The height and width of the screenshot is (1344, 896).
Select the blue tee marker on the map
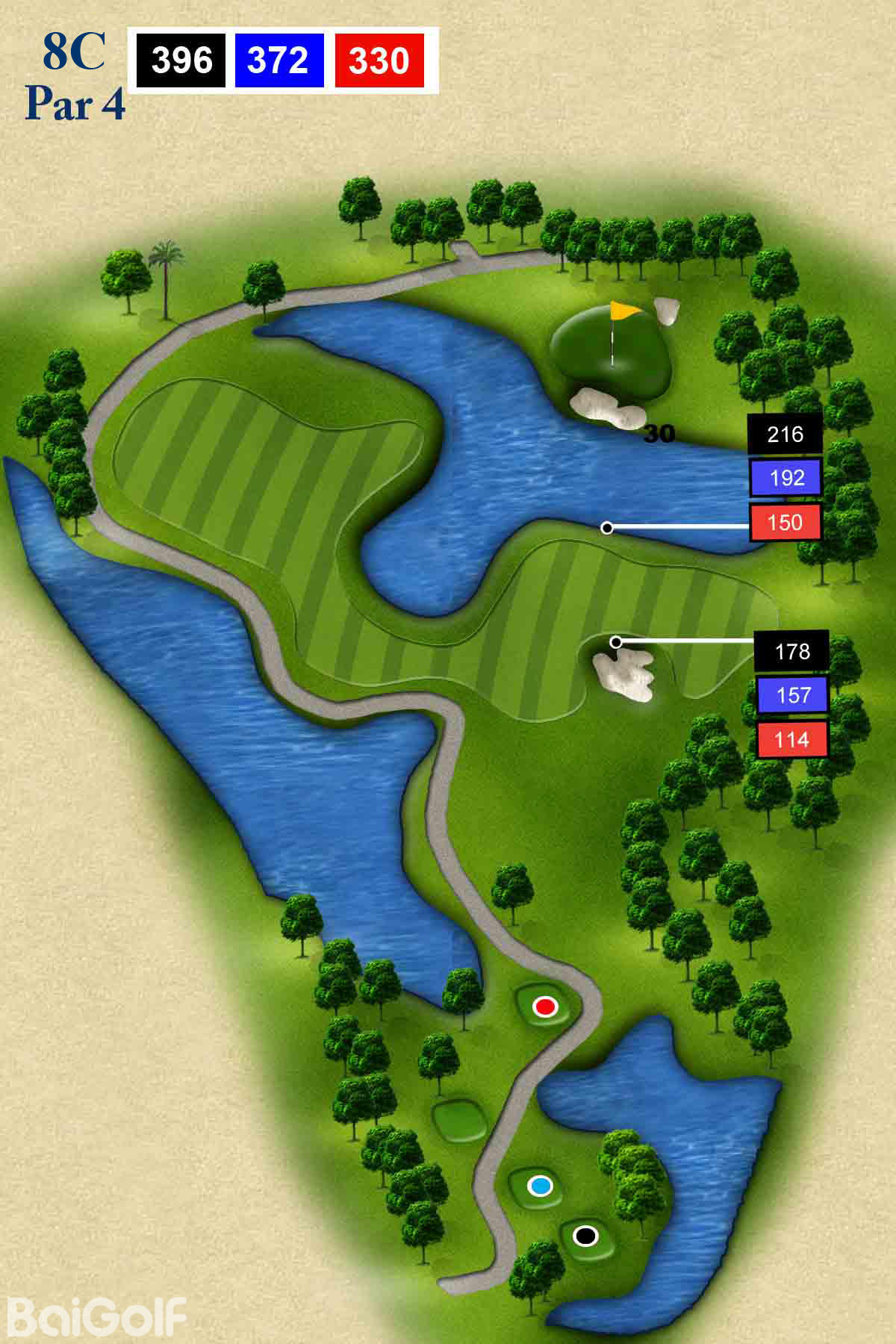coord(539,1186)
